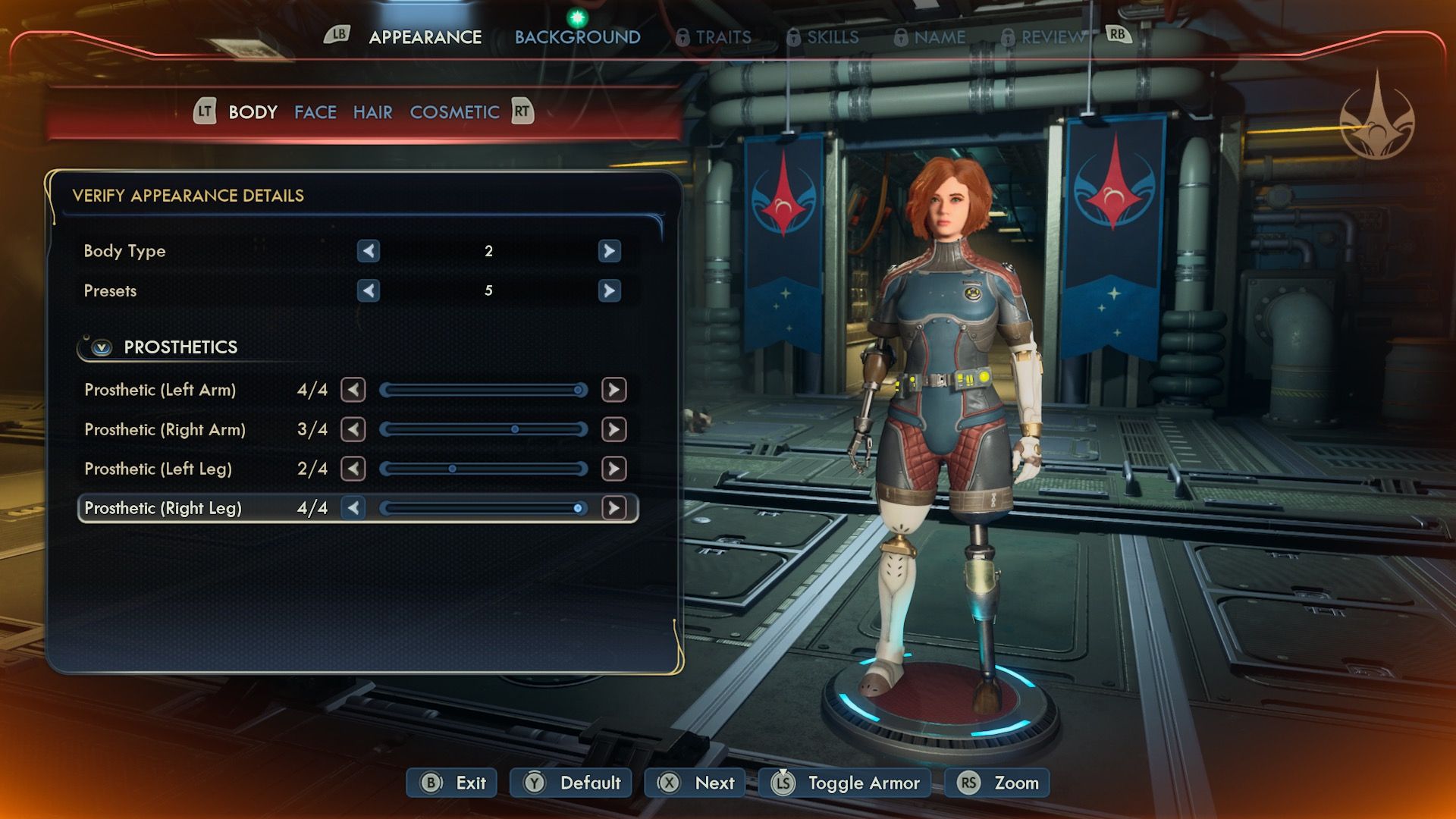Switch to the Cosmetic sub-tab

pos(454,112)
